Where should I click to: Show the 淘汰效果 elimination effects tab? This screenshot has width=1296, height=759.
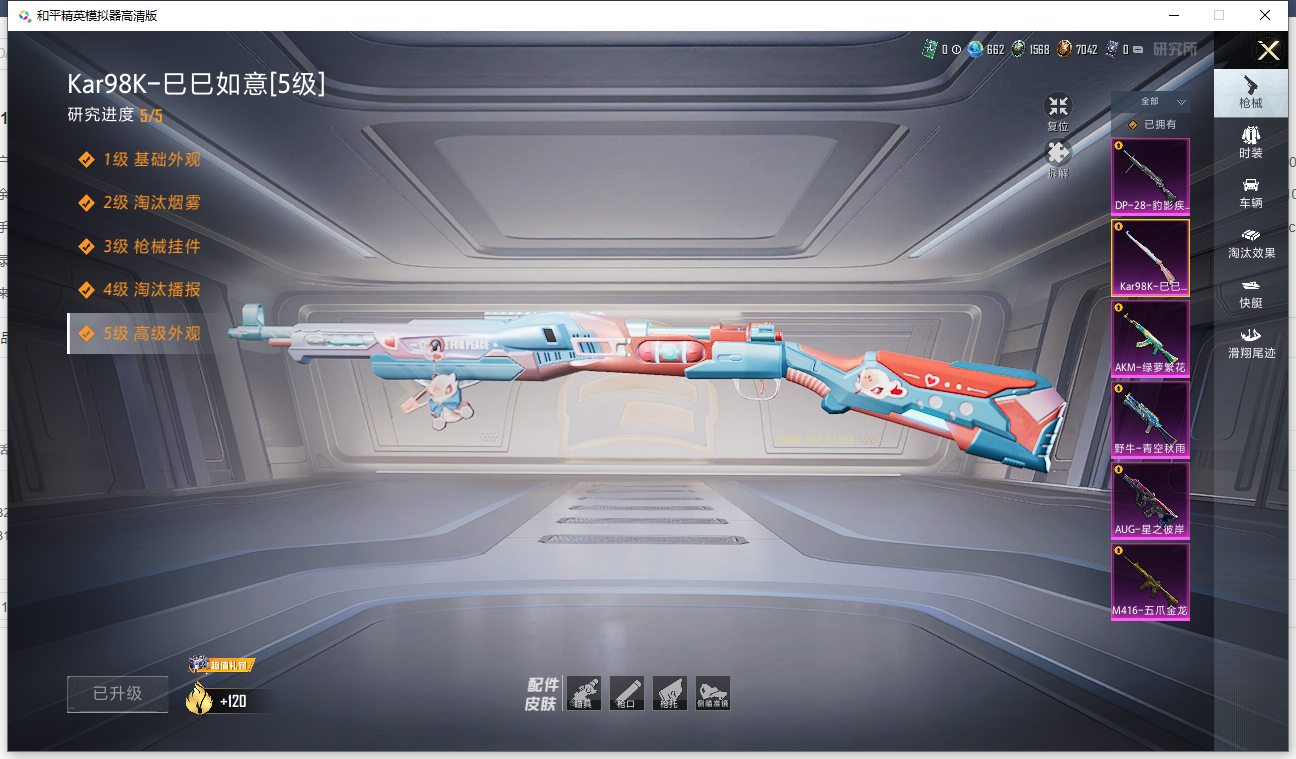click(1250, 243)
